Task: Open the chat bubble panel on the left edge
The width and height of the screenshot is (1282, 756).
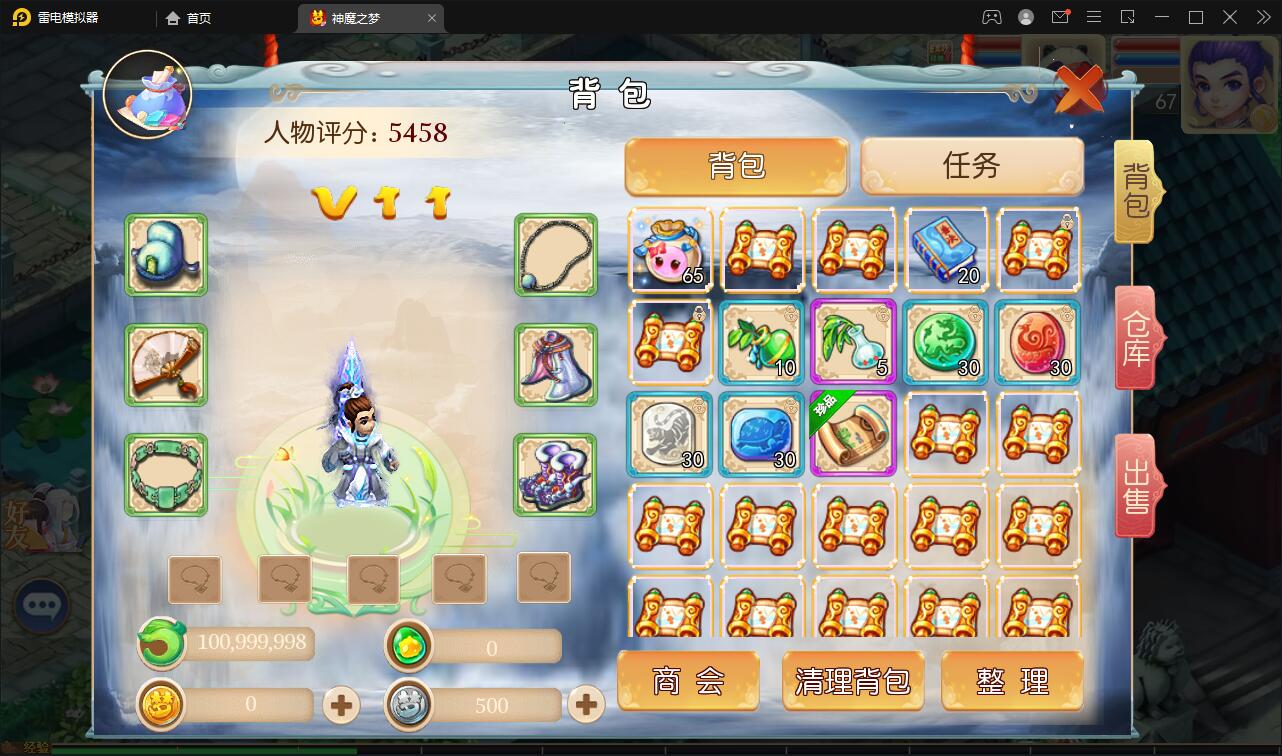Action: tap(41, 605)
